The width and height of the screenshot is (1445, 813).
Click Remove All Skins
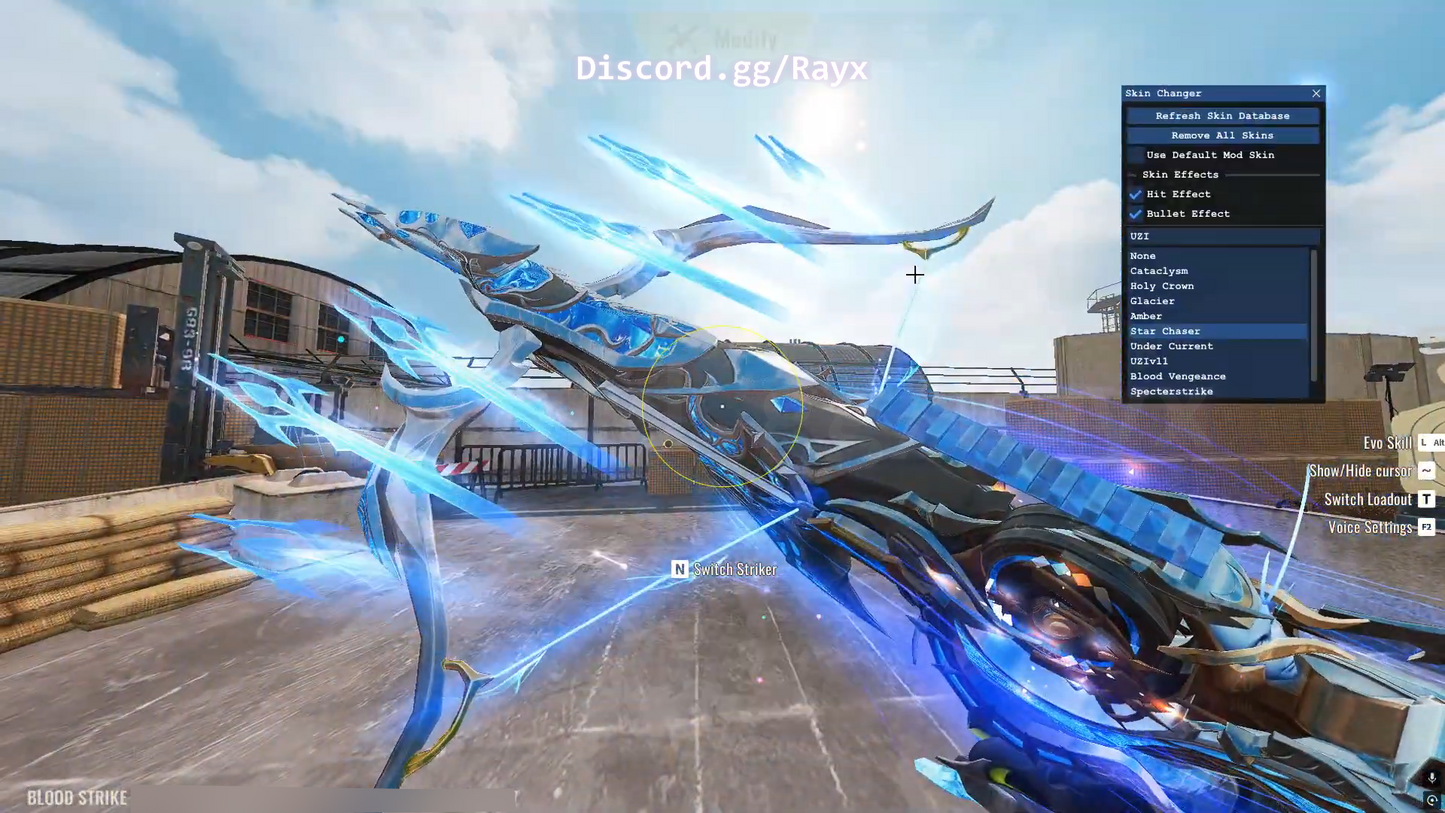[x=1222, y=135]
